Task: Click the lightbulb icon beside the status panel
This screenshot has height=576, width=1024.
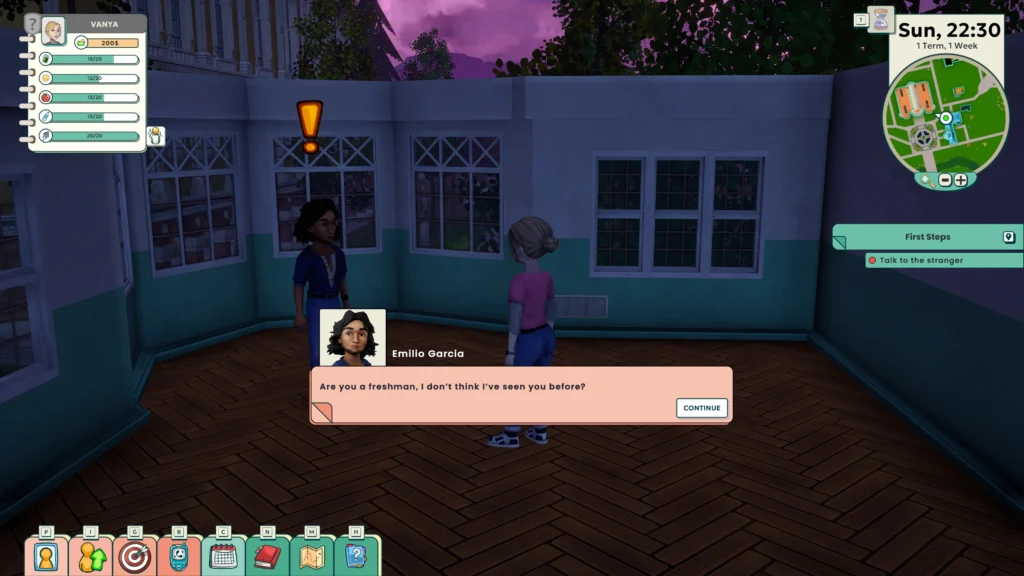Action: [156, 135]
